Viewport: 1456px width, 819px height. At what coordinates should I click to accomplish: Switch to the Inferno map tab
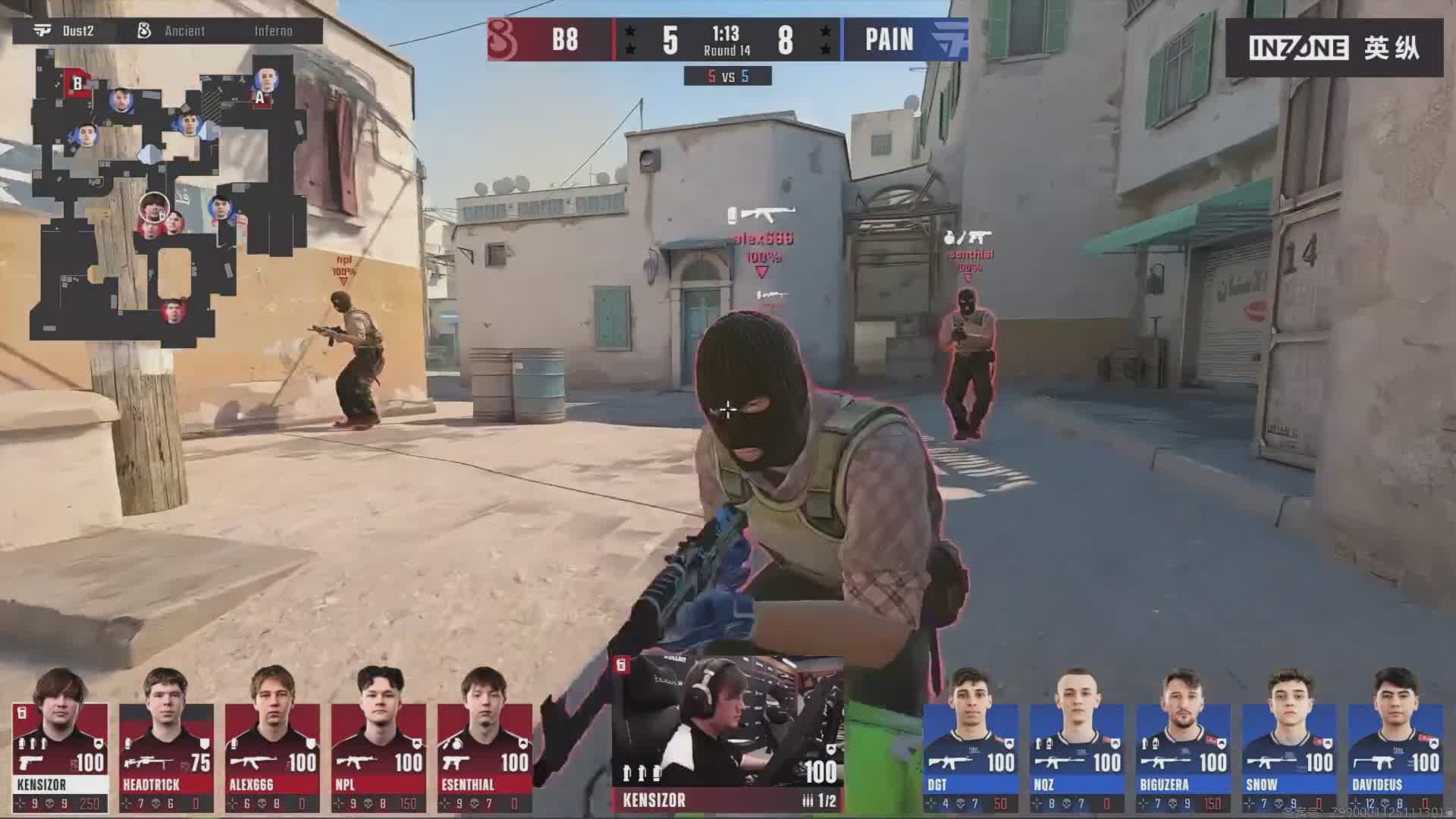coord(273,31)
